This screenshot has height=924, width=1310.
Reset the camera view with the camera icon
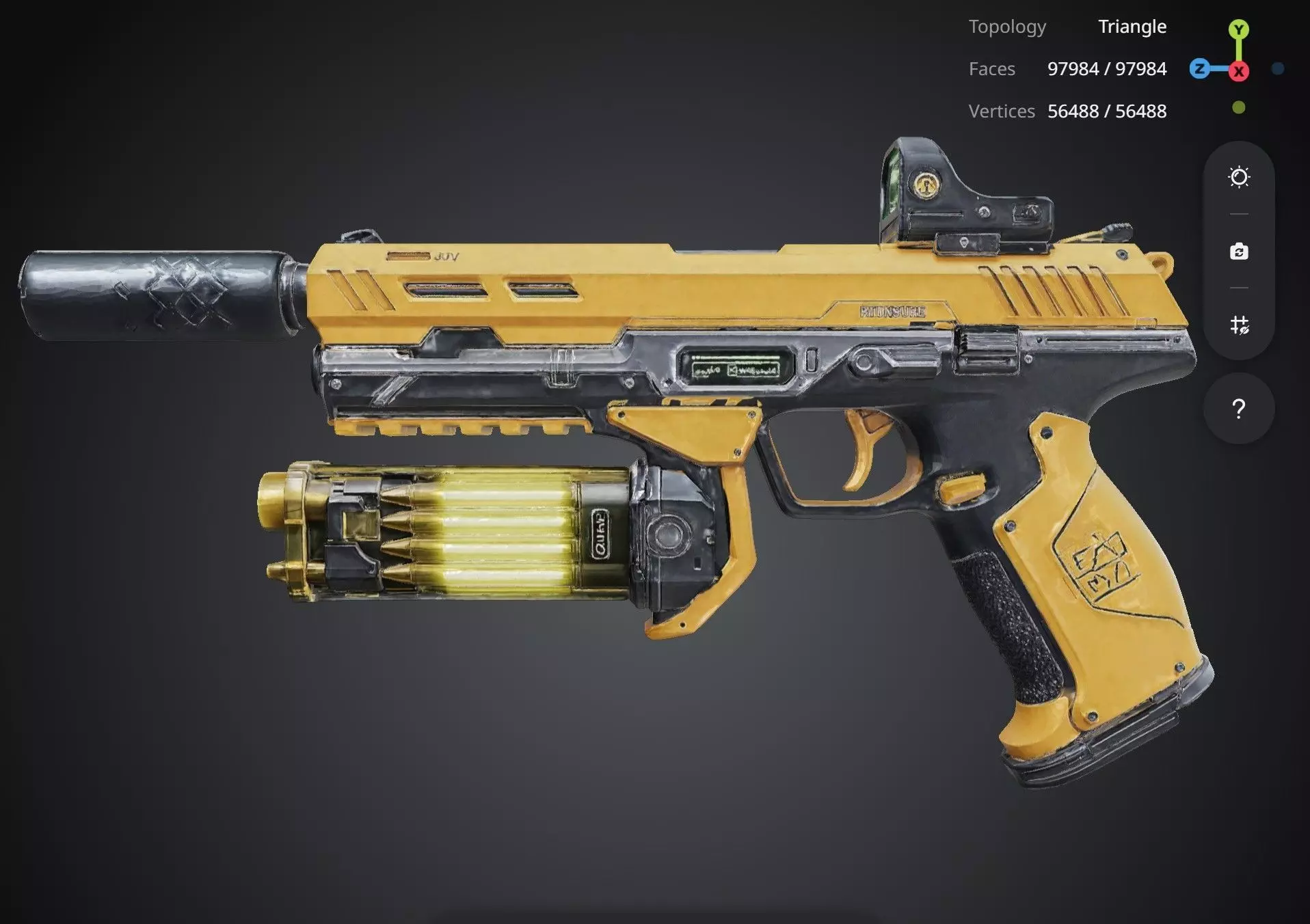tap(1239, 252)
